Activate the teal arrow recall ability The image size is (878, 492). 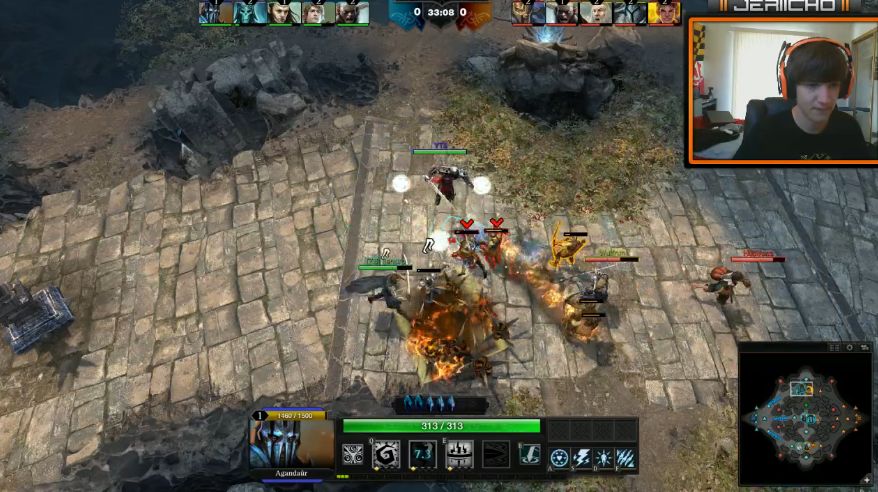[x=530, y=455]
